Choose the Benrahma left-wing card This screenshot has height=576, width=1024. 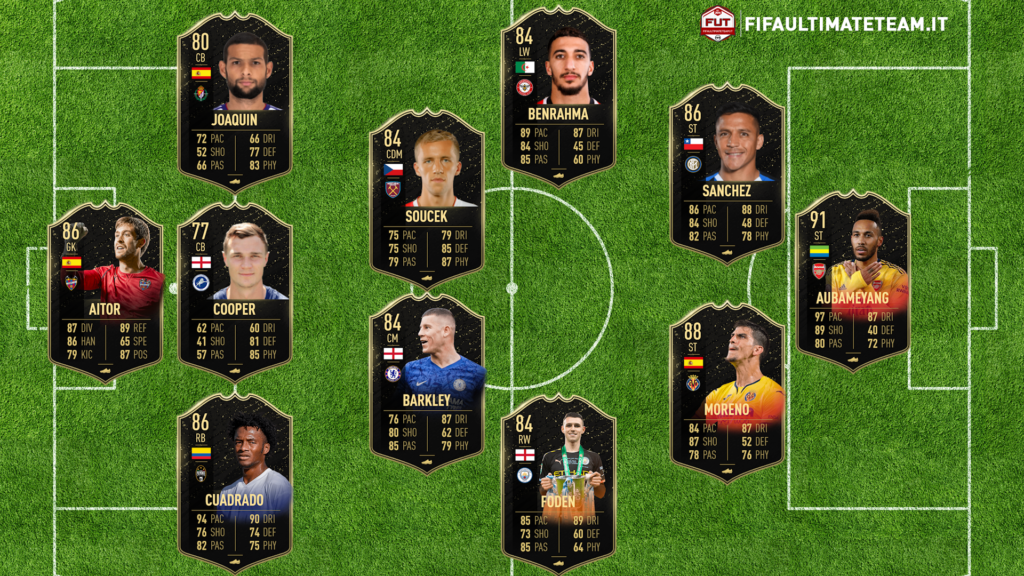point(558,96)
